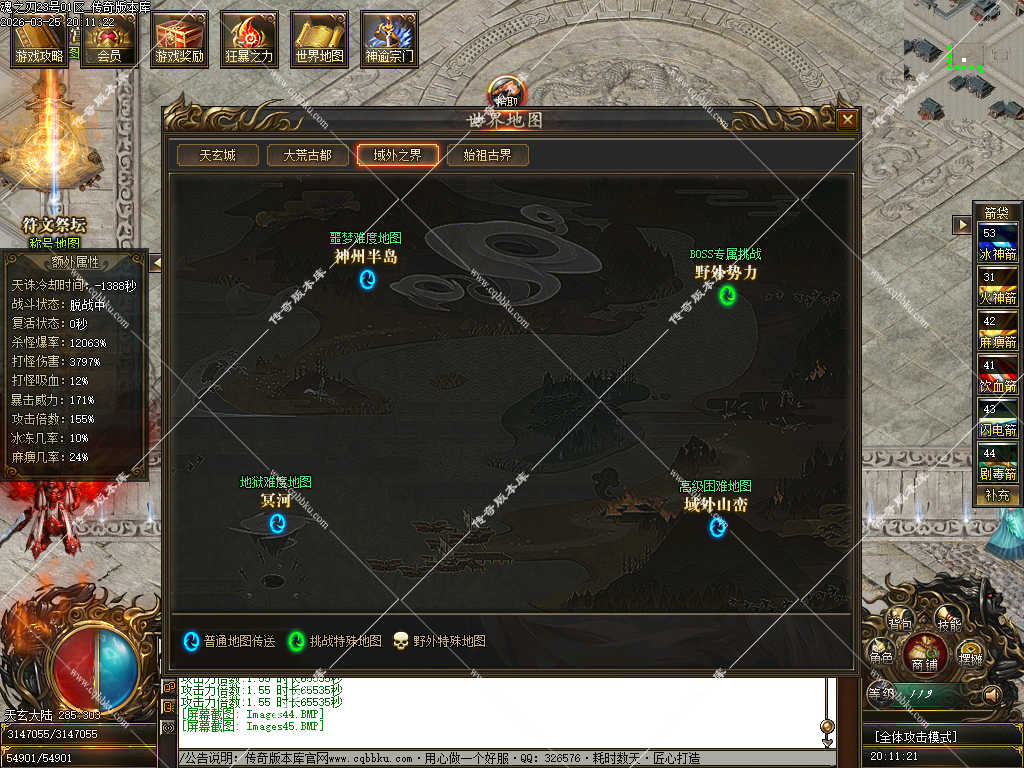The image size is (1024, 768).
Task: Toggle the sound speaker icon
Action: 992,693
